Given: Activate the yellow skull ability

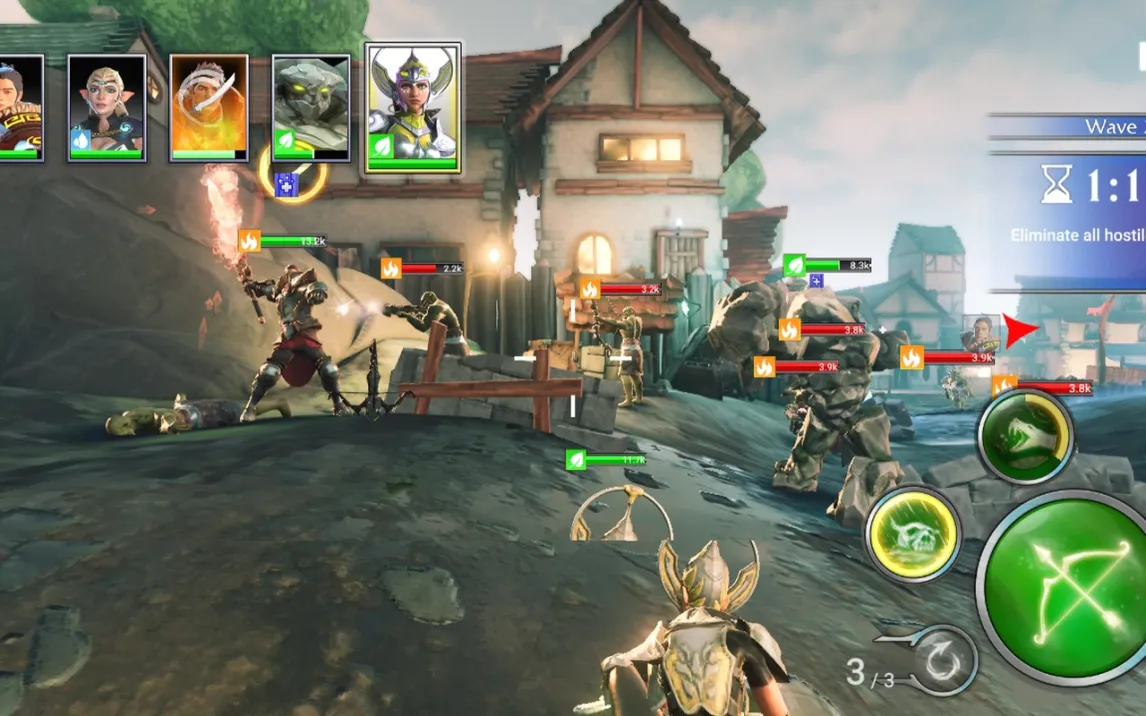Looking at the screenshot, I should [912, 533].
